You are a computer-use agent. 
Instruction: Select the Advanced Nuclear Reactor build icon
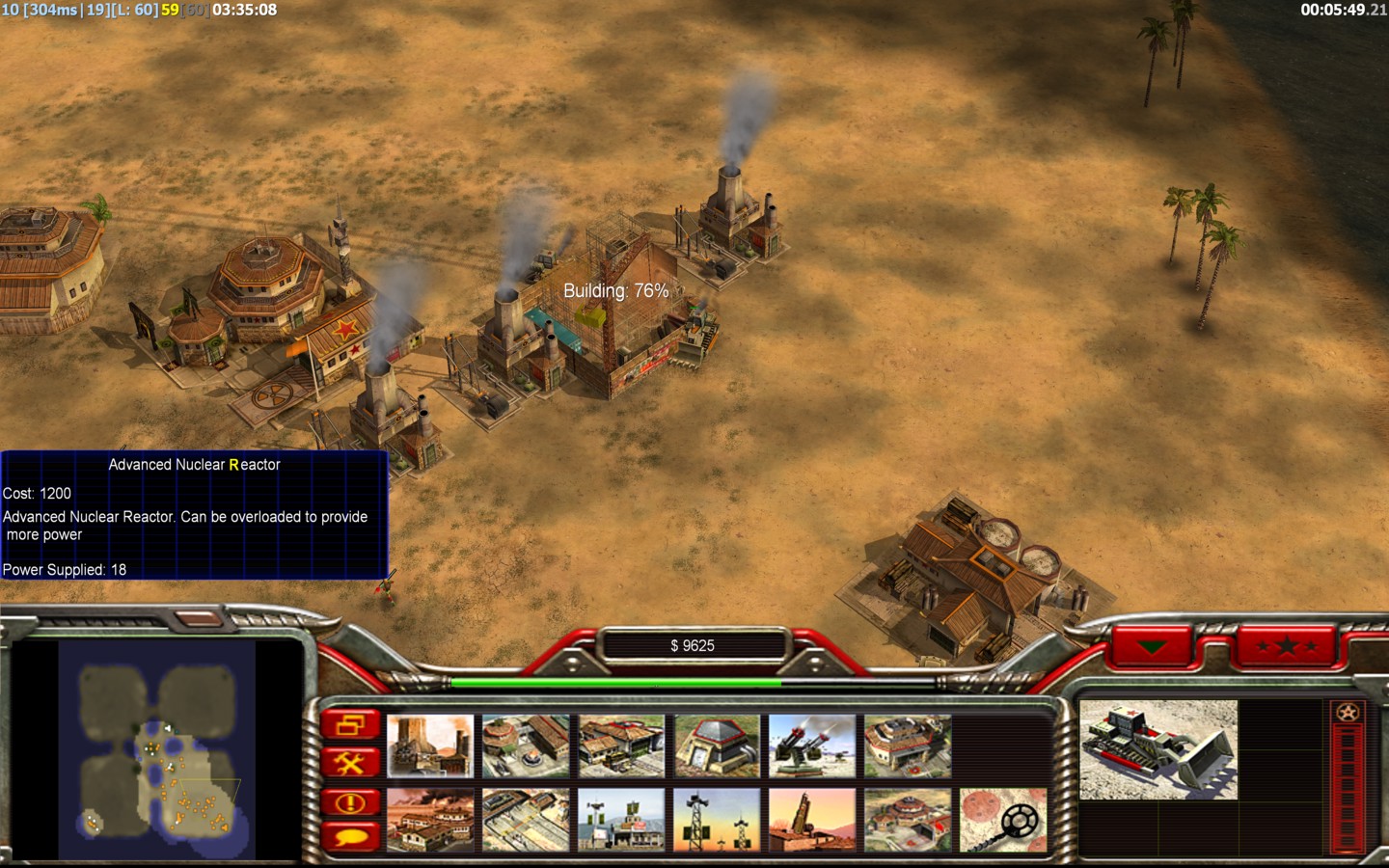[430, 746]
